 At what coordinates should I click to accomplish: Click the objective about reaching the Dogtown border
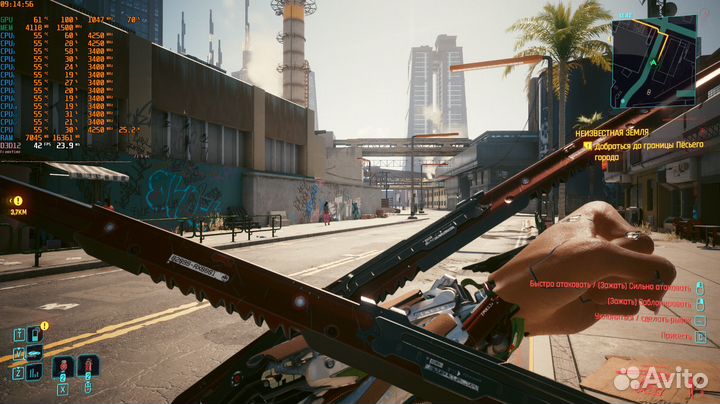649,150
